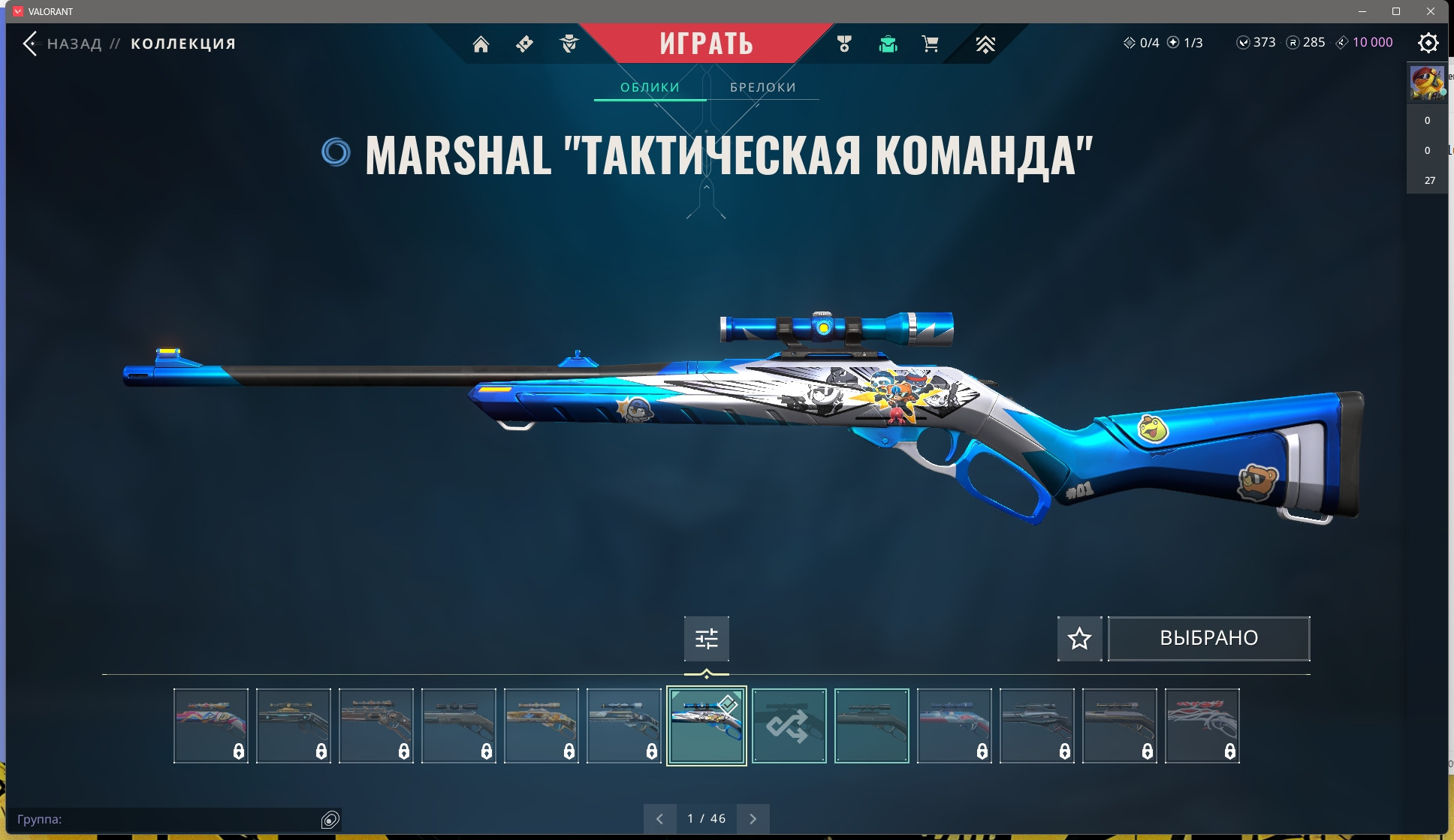The width and height of the screenshot is (1454, 840).
Task: Pick the pink and blue colorful Marshal skin
Action: click(x=211, y=726)
